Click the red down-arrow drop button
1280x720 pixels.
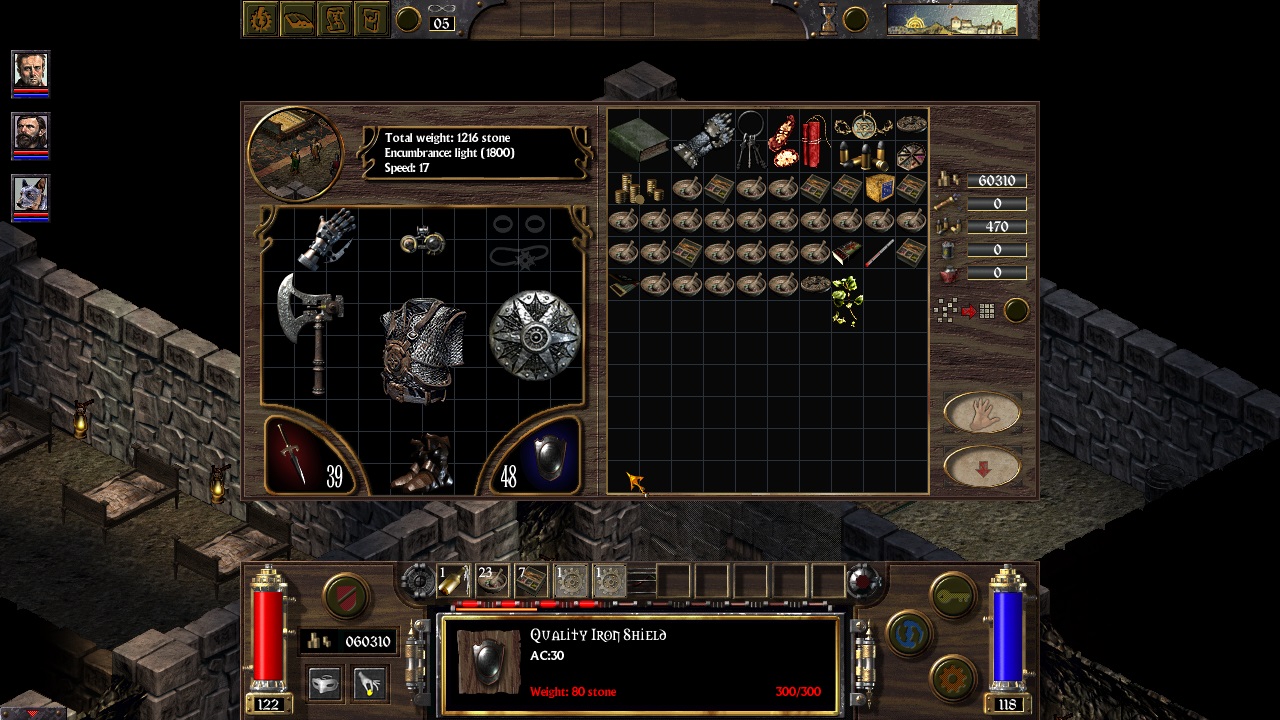(982, 467)
